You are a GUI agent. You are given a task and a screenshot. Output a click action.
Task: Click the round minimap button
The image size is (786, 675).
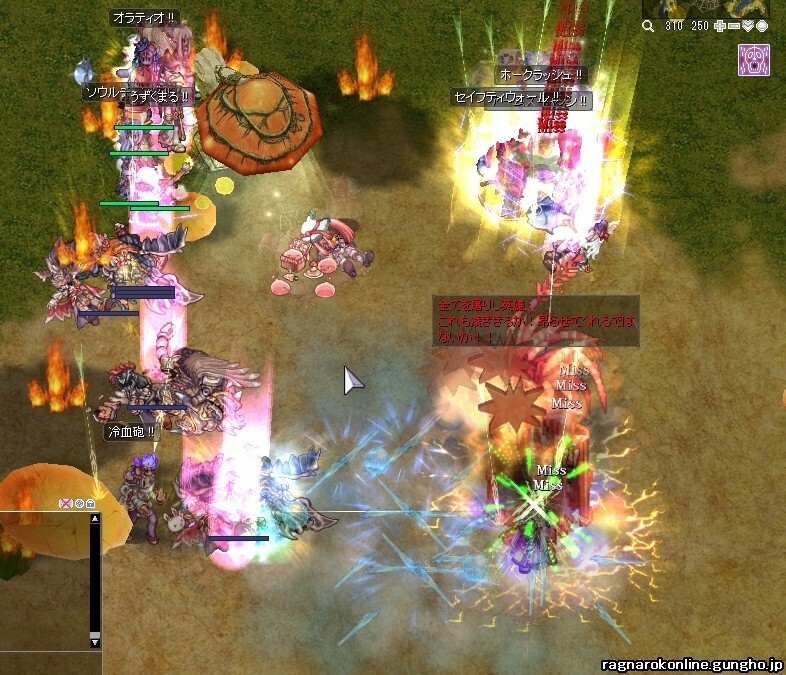pyautogui.click(x=762, y=26)
